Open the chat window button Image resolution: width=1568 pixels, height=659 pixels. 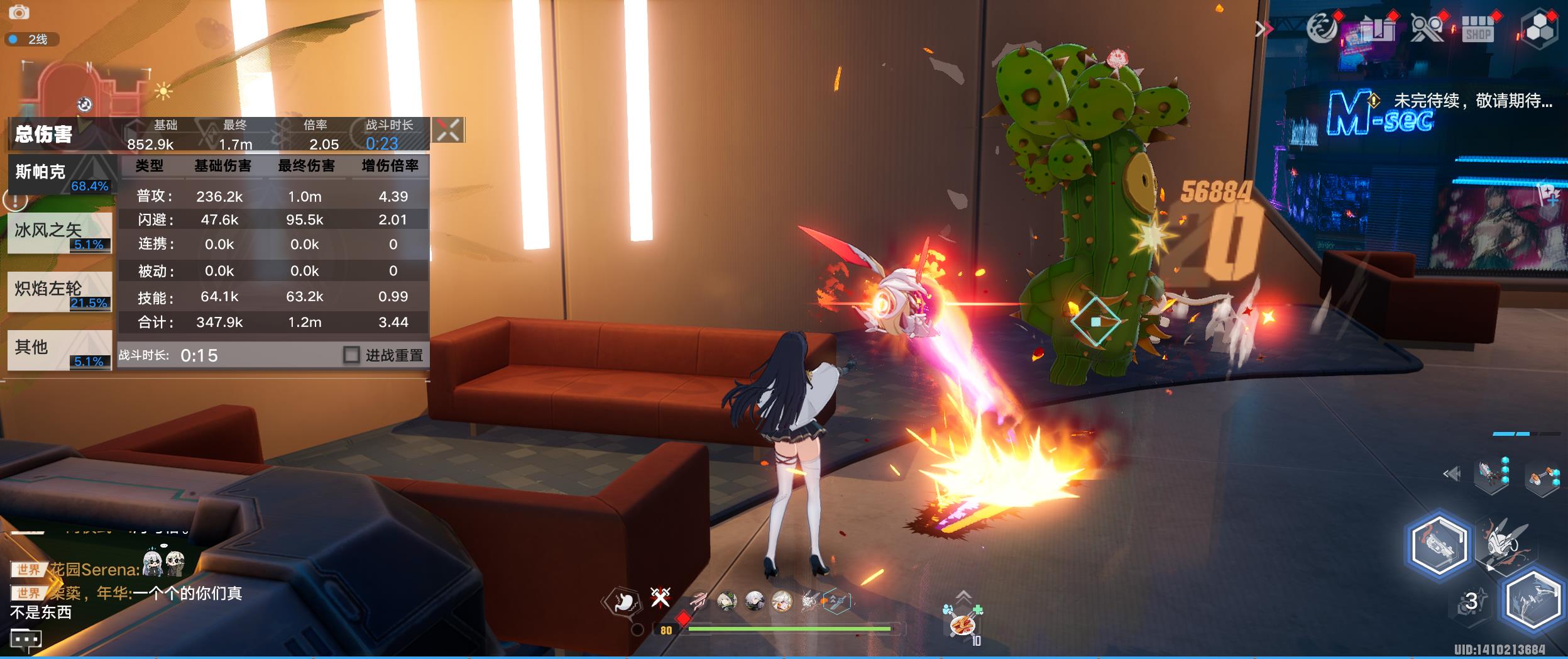tap(26, 640)
